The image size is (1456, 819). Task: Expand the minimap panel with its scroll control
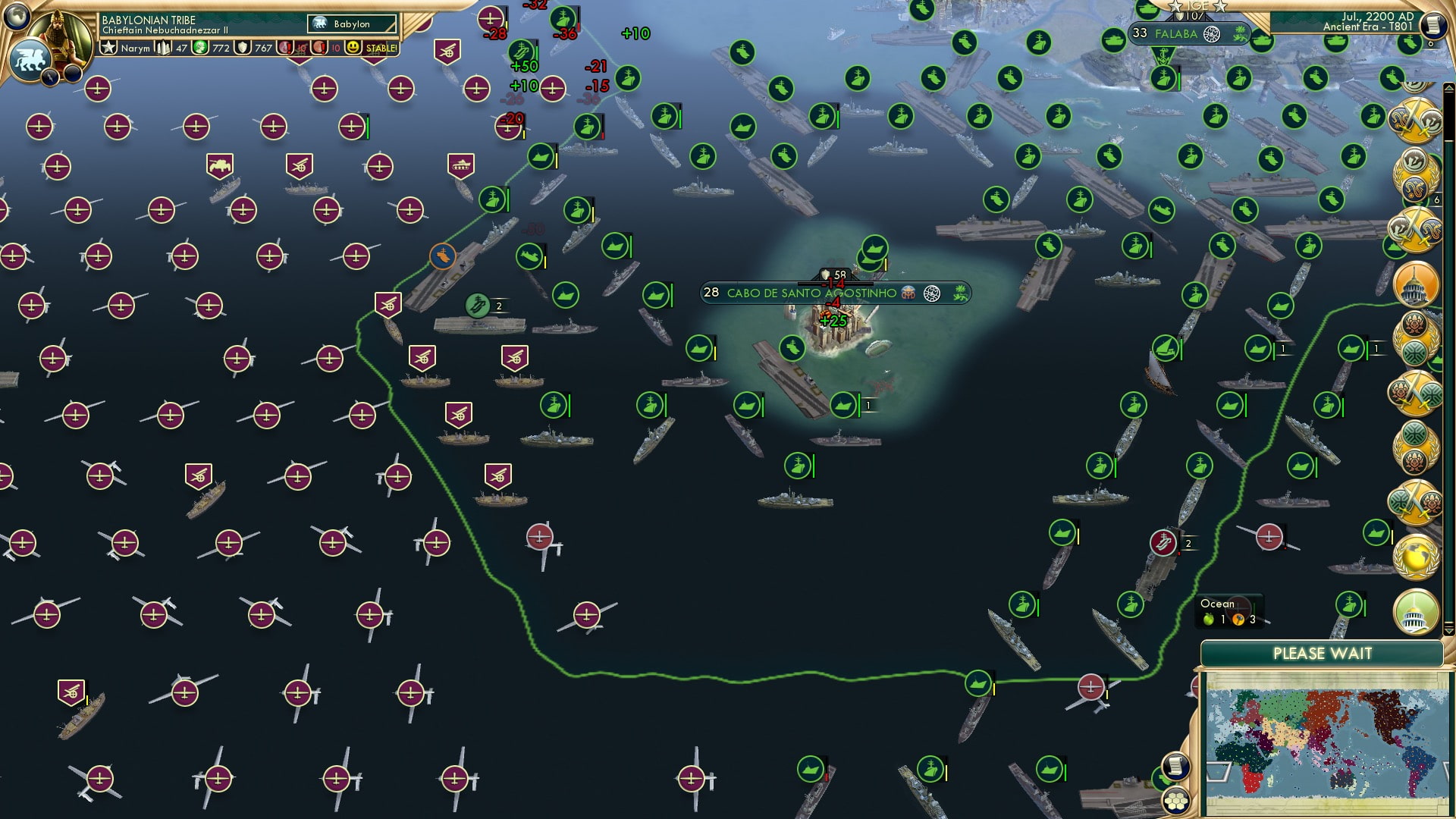(x=1175, y=765)
